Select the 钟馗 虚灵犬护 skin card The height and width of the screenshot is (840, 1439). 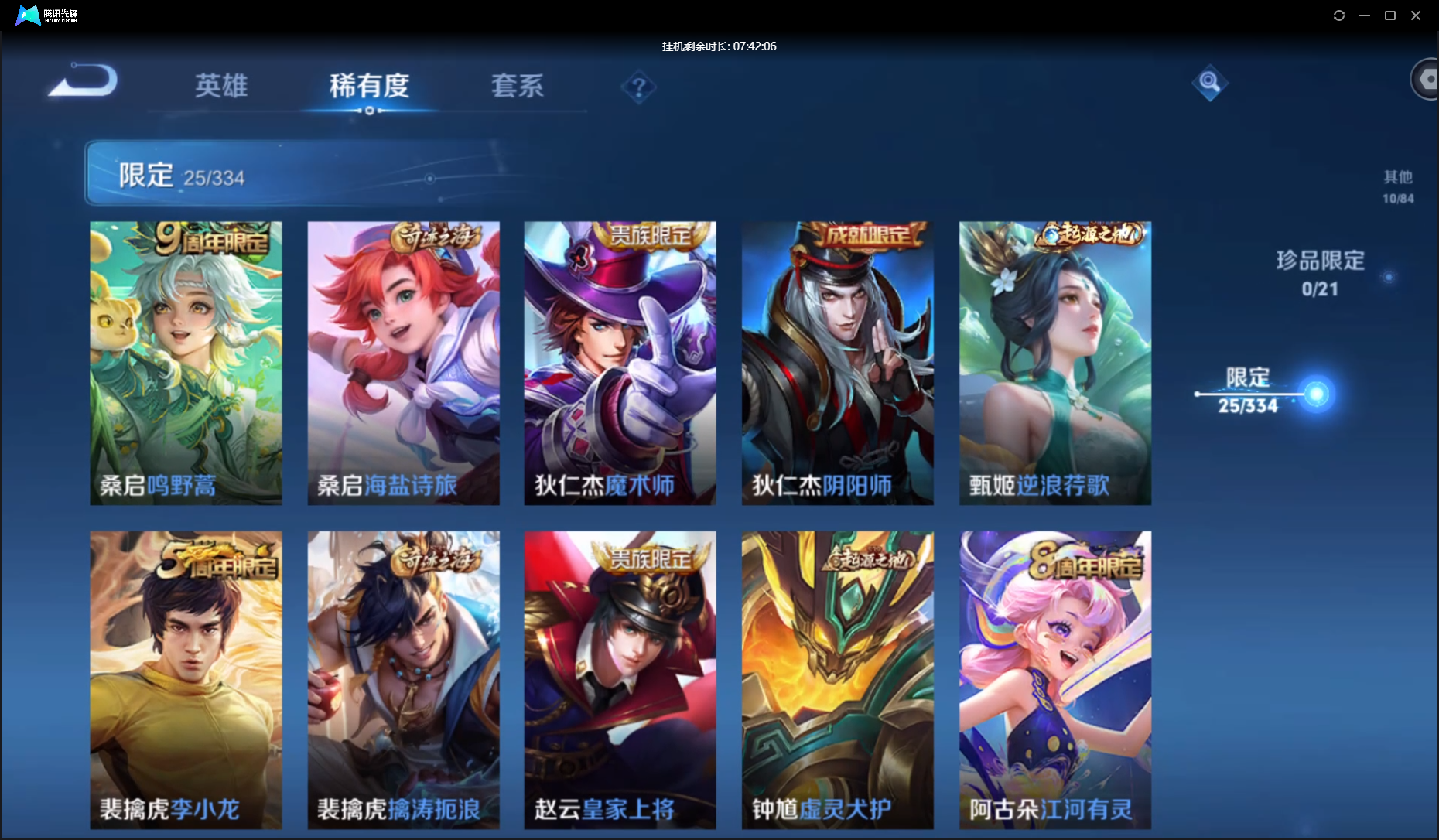click(x=837, y=679)
